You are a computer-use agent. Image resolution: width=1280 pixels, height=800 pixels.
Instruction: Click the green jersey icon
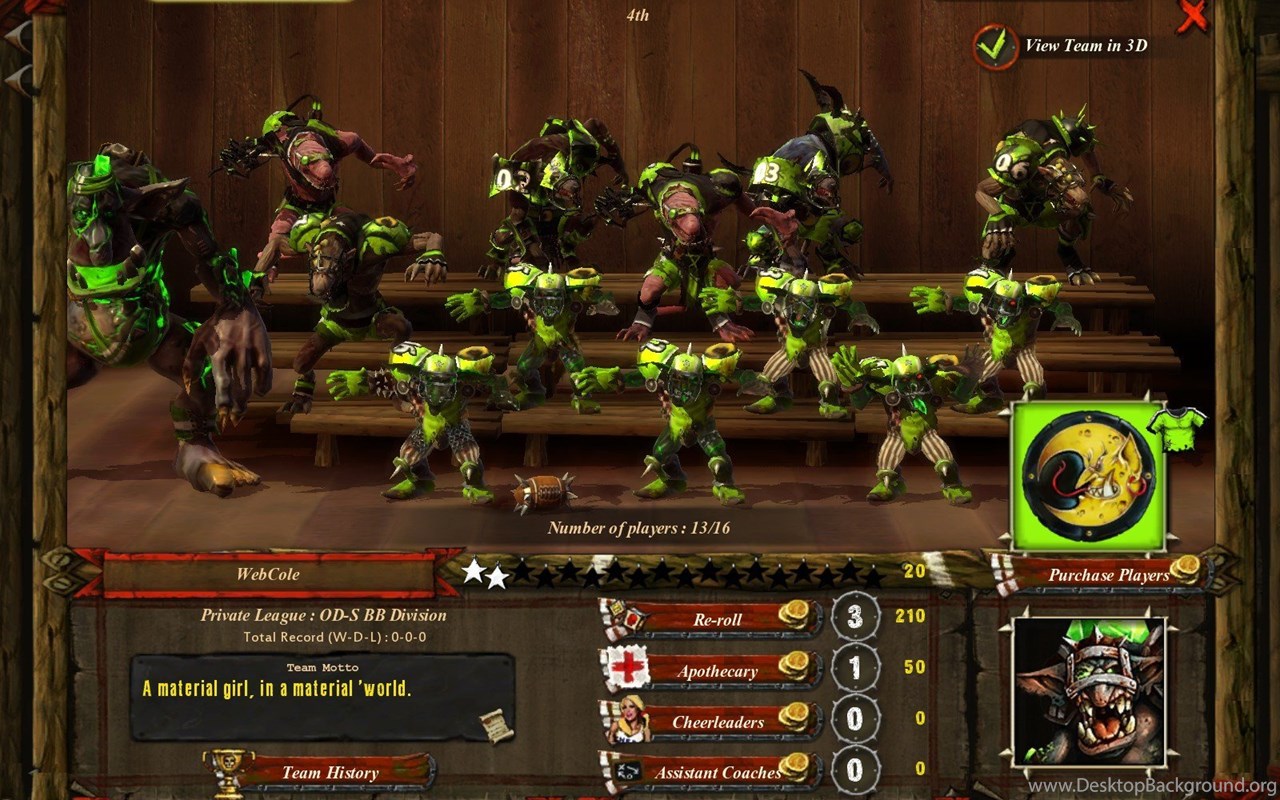click(1176, 426)
